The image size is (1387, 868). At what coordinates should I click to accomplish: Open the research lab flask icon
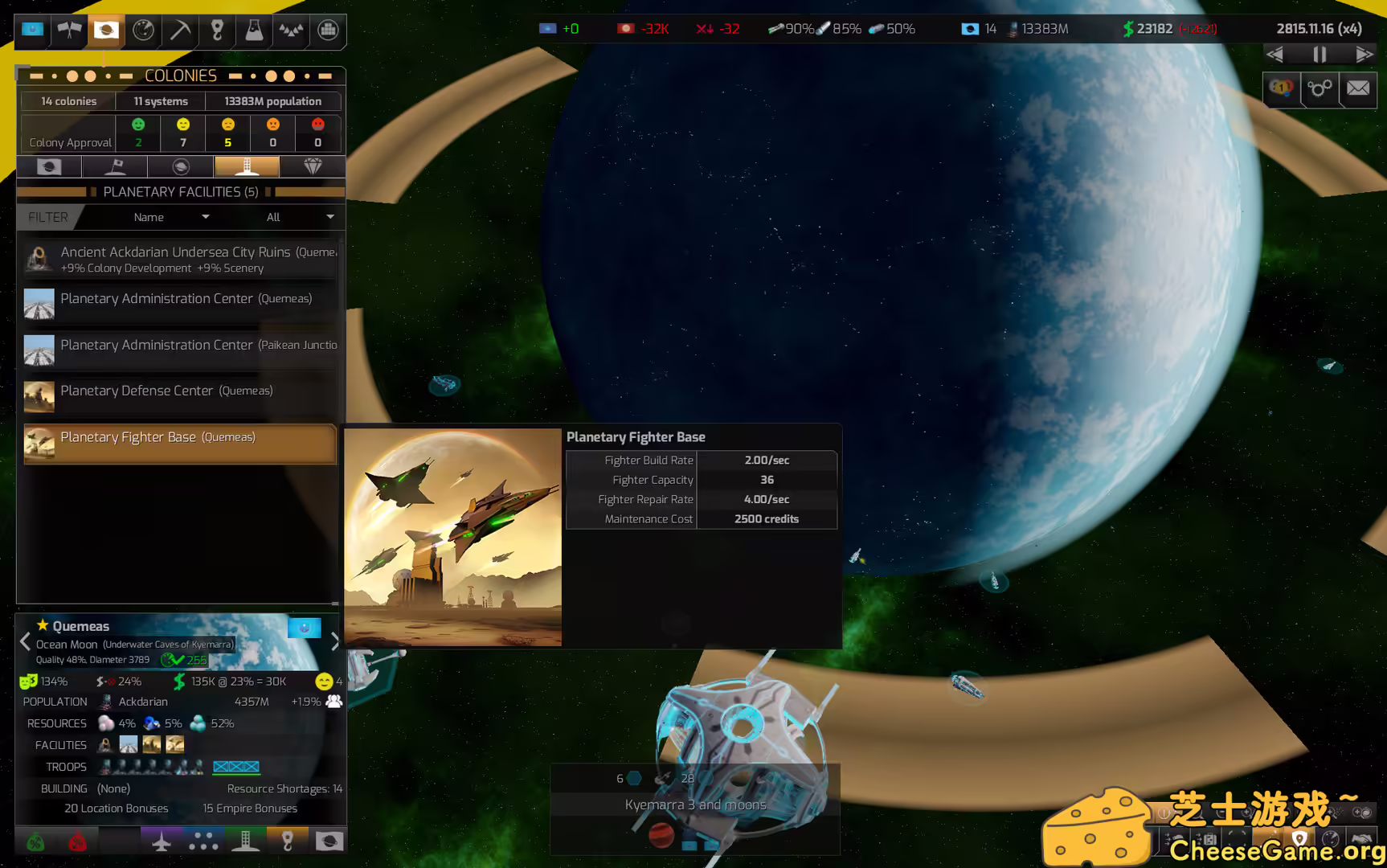[x=253, y=31]
